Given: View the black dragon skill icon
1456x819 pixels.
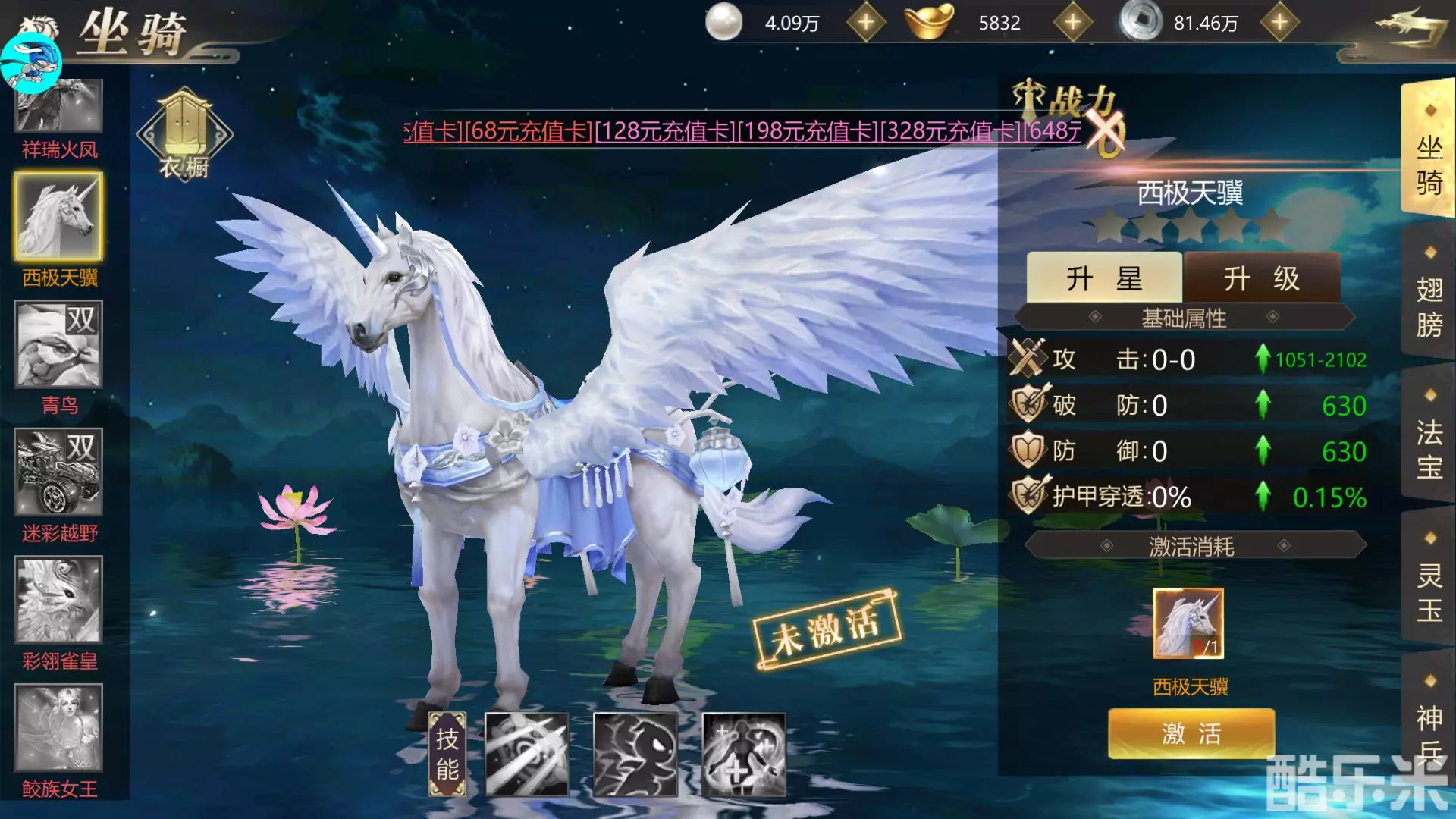Looking at the screenshot, I should point(635,755).
